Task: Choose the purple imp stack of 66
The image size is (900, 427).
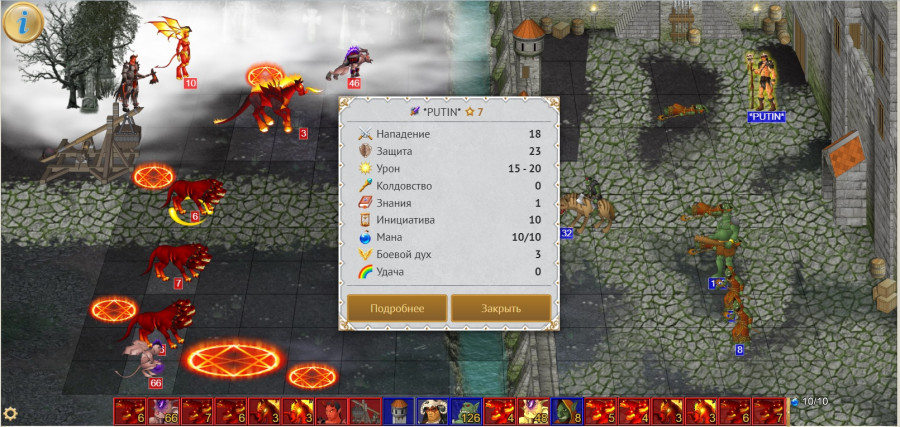Action: click(x=163, y=411)
